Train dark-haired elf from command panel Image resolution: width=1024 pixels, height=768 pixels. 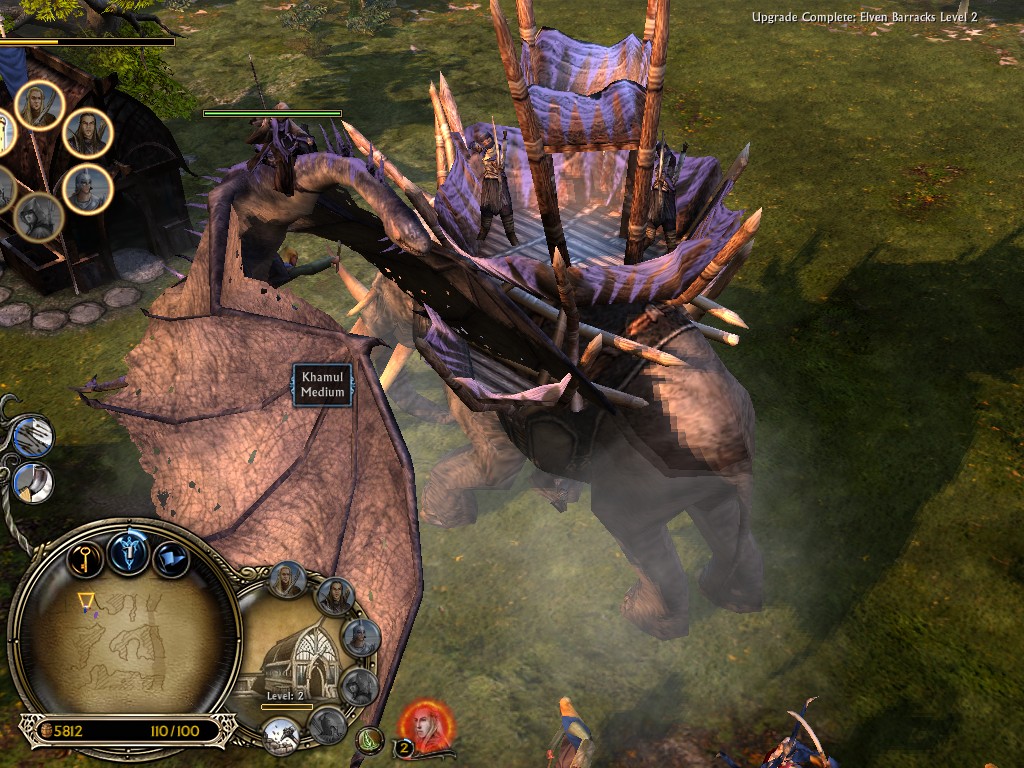point(335,597)
